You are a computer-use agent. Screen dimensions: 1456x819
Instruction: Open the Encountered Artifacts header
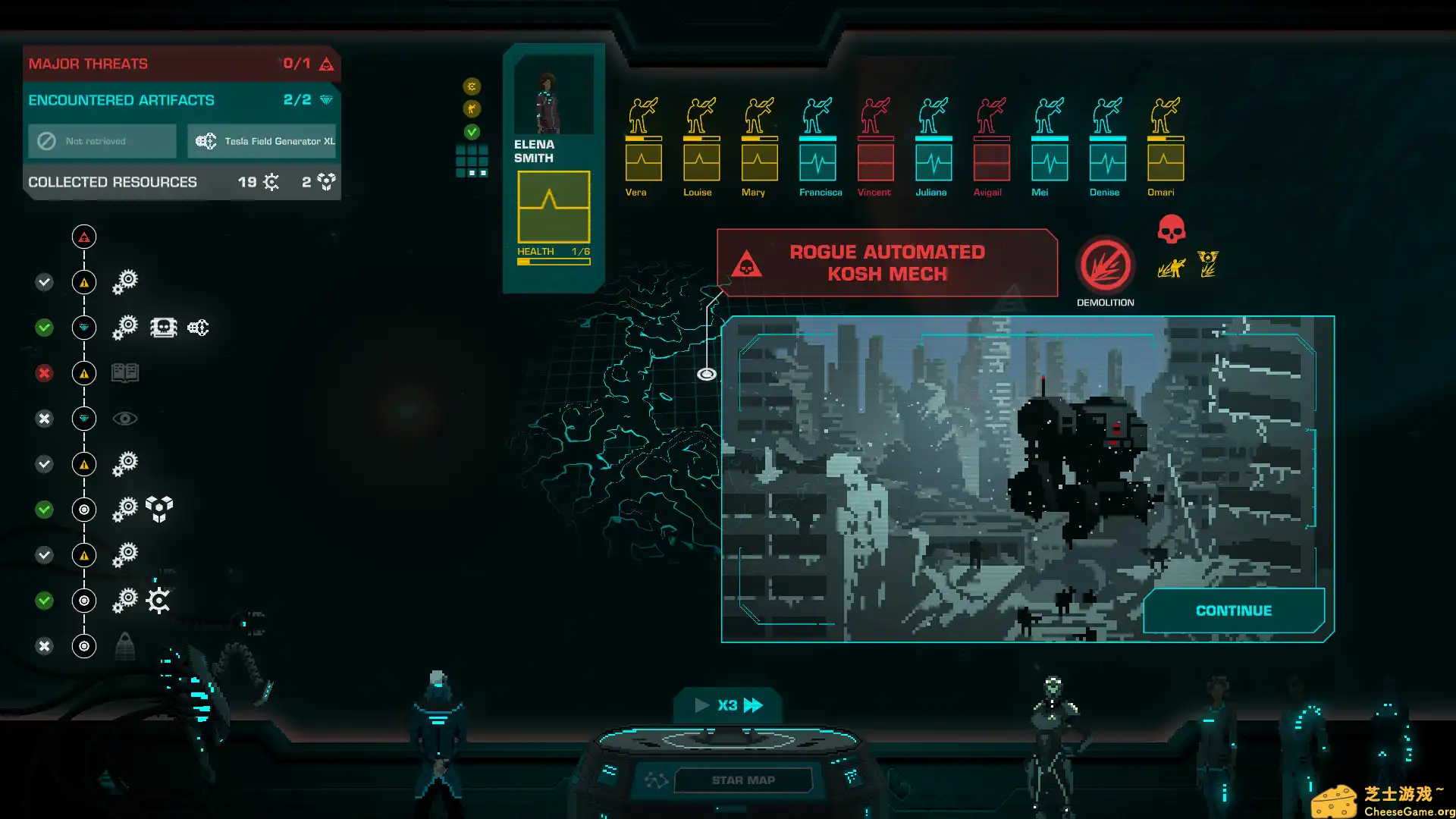coord(181,100)
